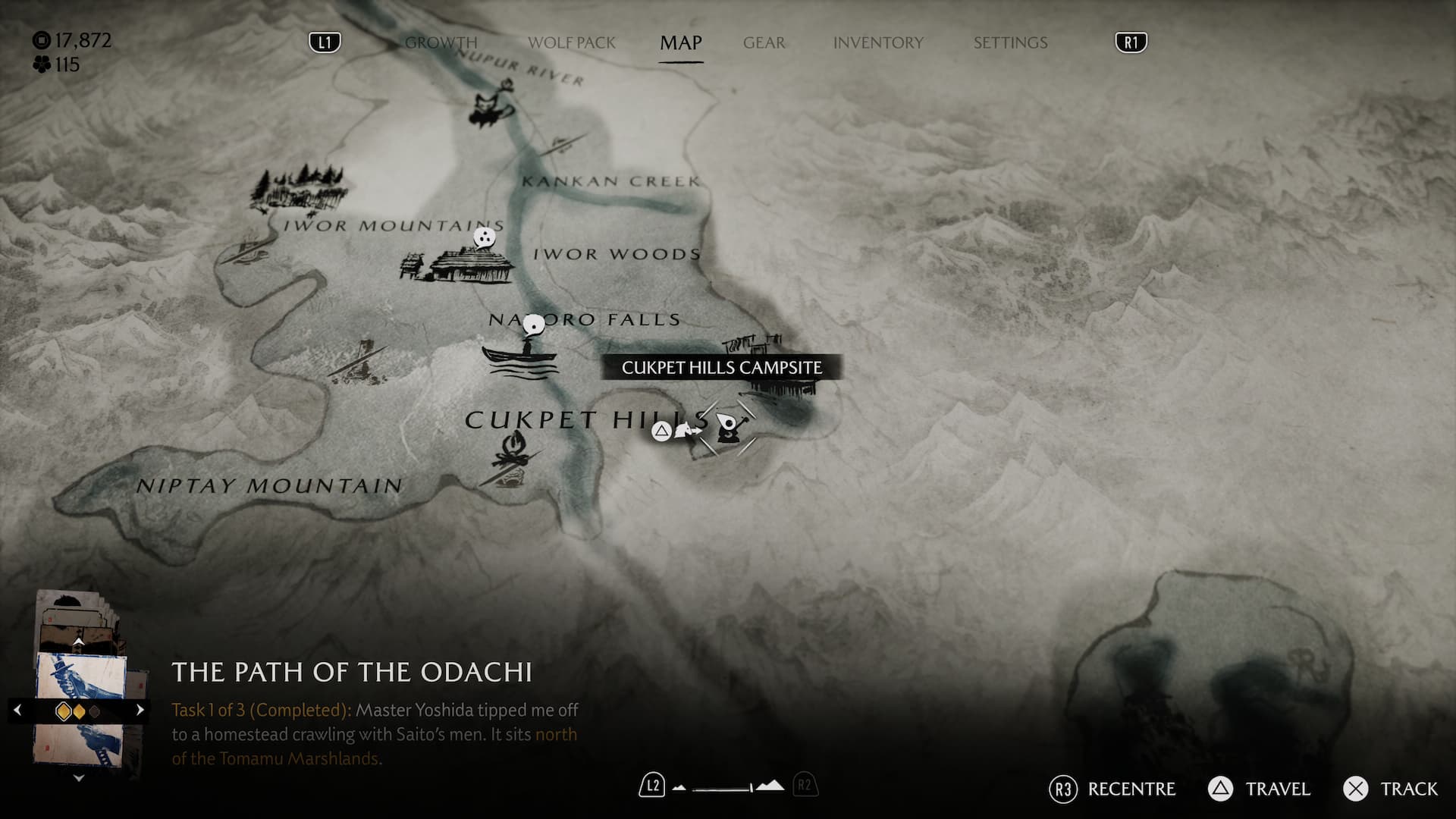Show the next quest with the right arrow
The width and height of the screenshot is (1456, 819).
(140, 710)
